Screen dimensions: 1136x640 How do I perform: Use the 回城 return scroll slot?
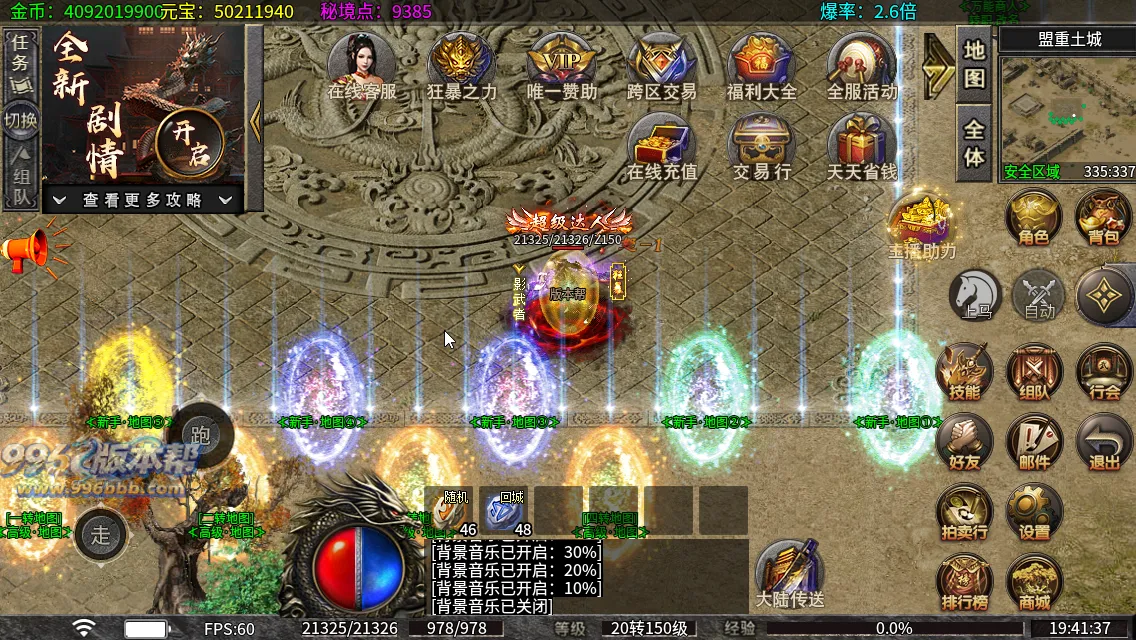(x=505, y=511)
